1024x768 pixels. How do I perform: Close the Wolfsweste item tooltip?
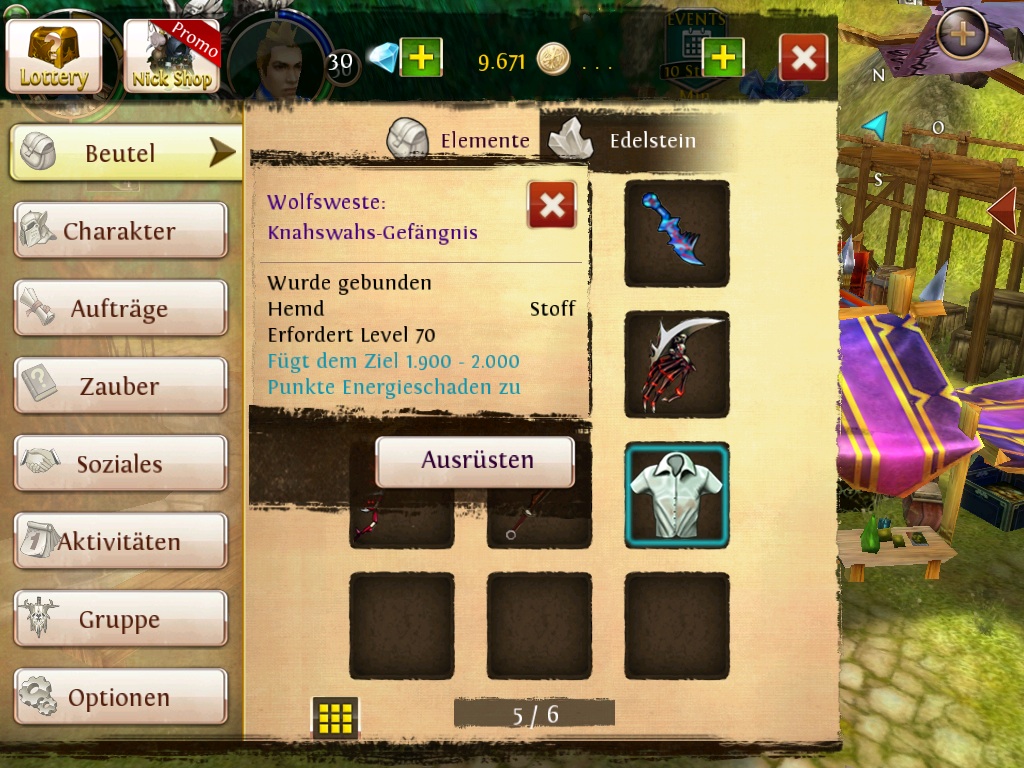tap(551, 205)
